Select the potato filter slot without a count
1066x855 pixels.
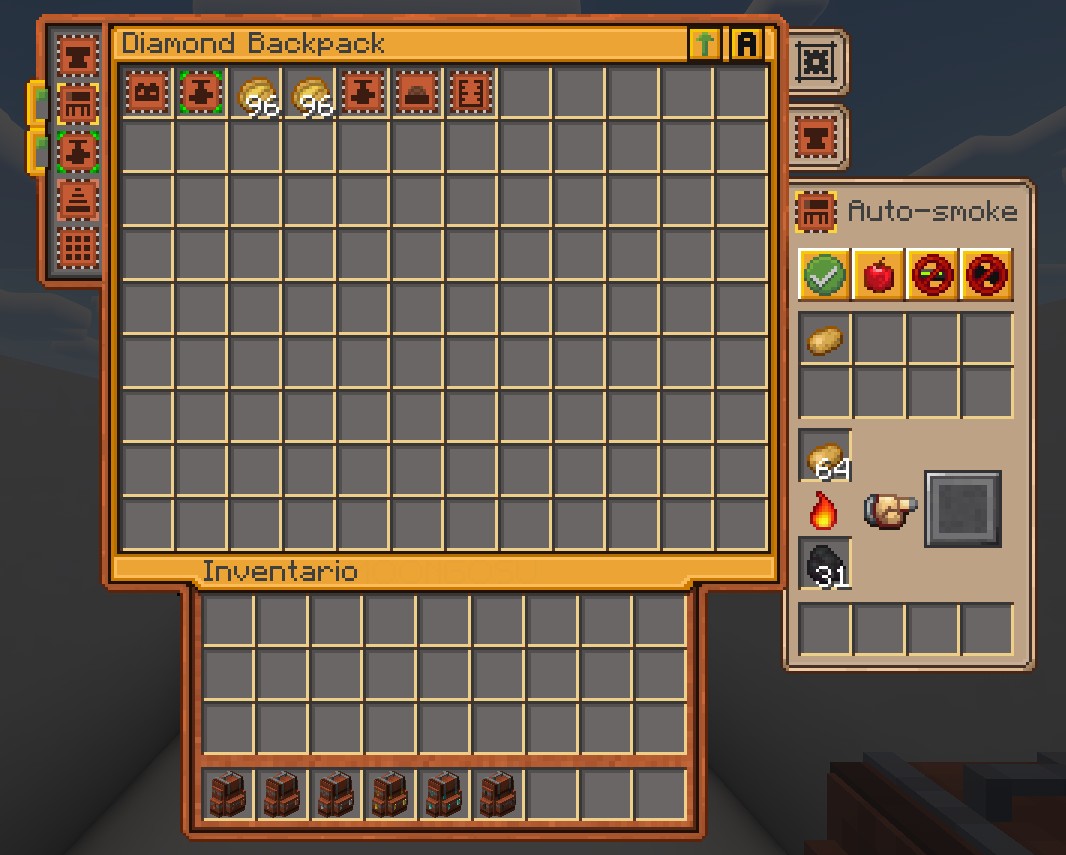point(824,340)
